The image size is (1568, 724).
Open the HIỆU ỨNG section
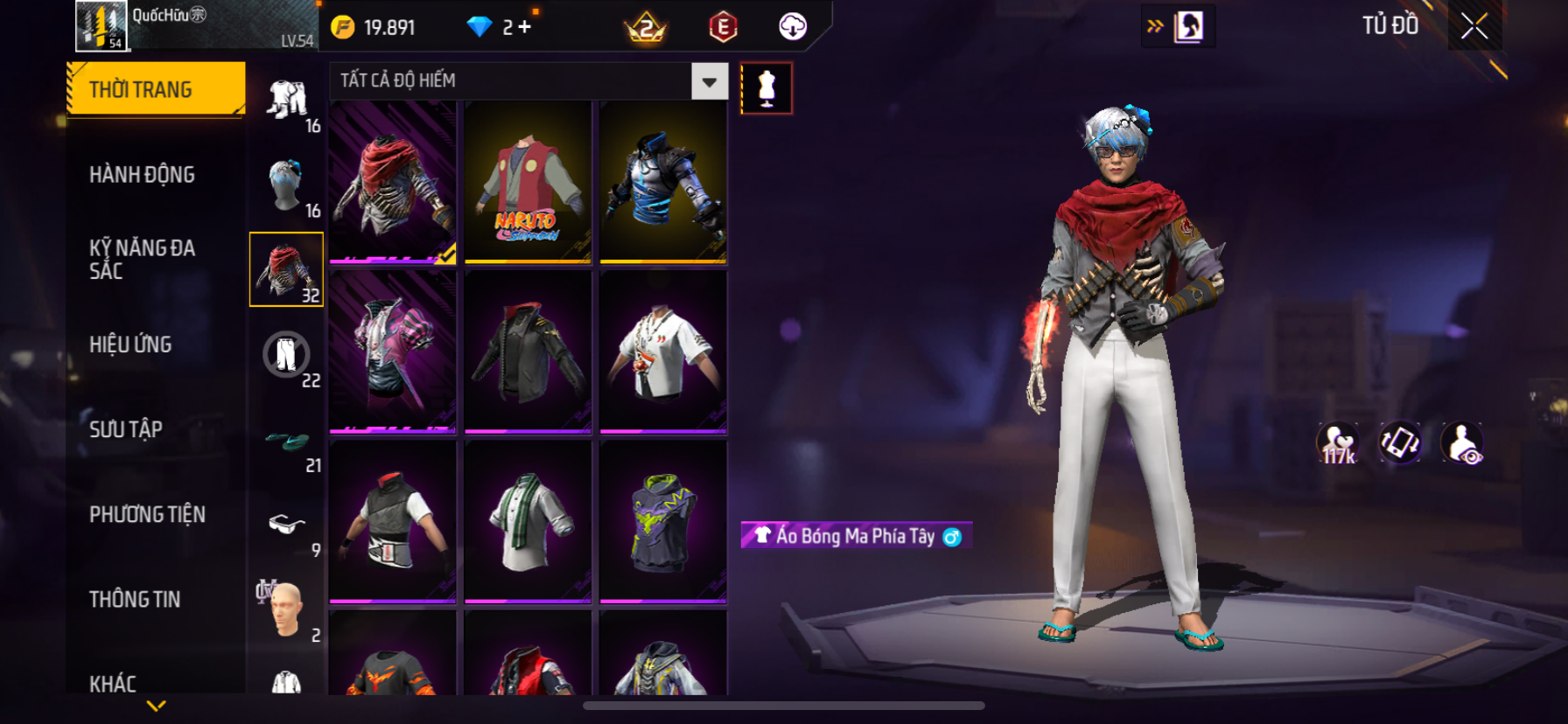(x=130, y=345)
